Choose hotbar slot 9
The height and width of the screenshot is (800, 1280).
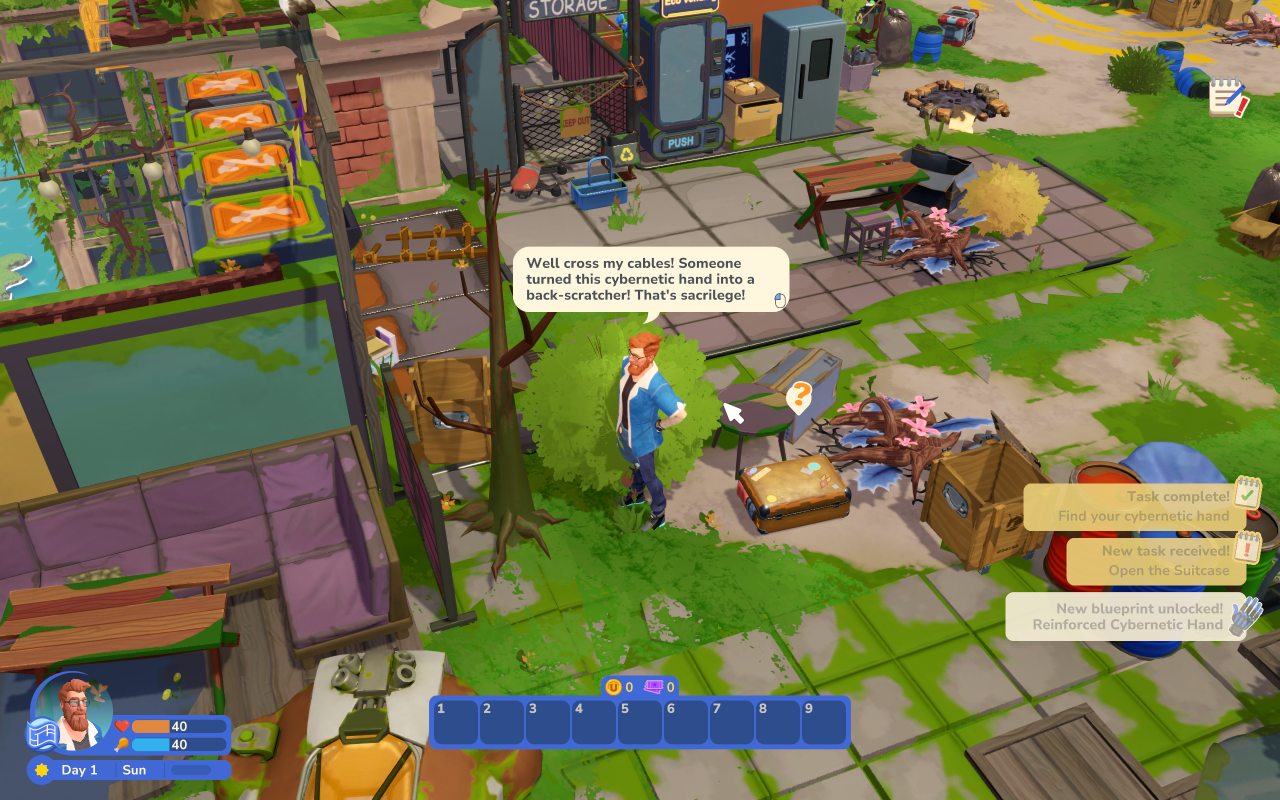823,722
